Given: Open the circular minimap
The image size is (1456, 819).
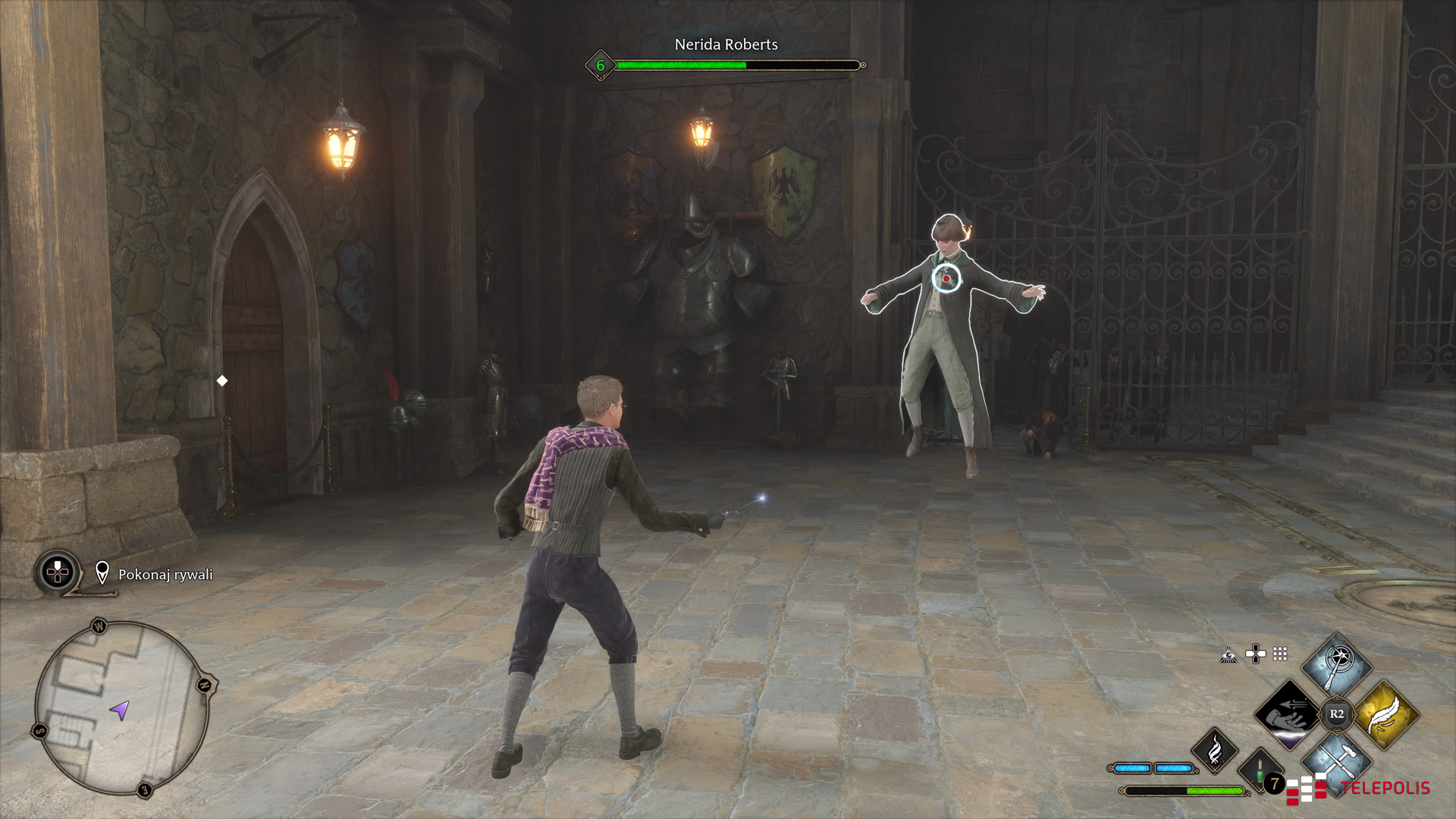Looking at the screenshot, I should (x=121, y=708).
